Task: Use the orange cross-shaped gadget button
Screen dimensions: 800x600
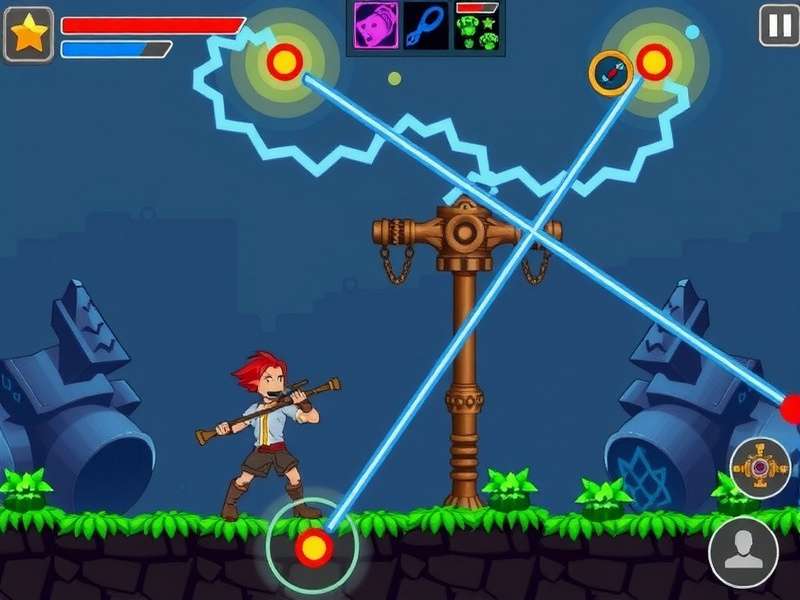Action: [760, 467]
